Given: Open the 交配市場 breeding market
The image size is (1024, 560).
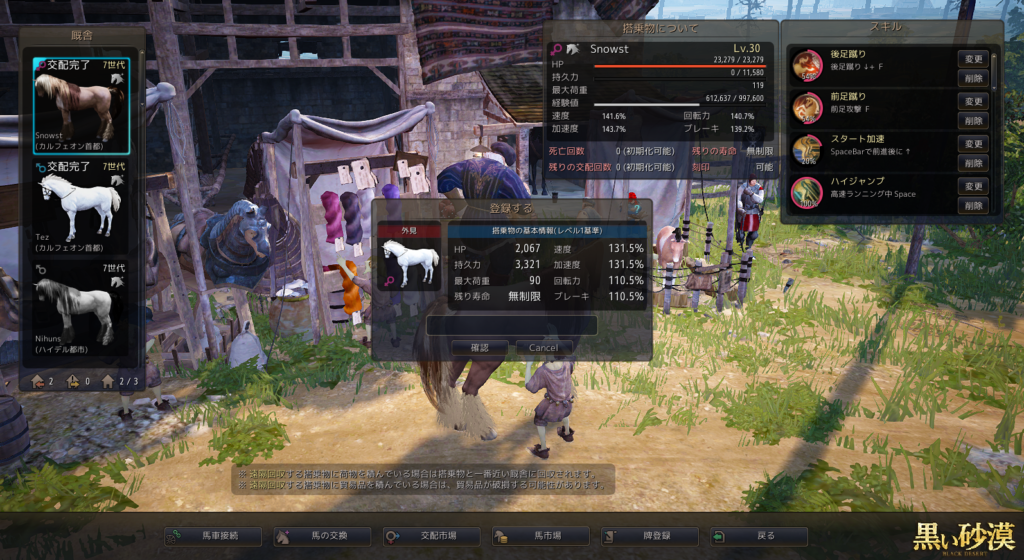Looking at the screenshot, I should pyautogui.click(x=431, y=536).
